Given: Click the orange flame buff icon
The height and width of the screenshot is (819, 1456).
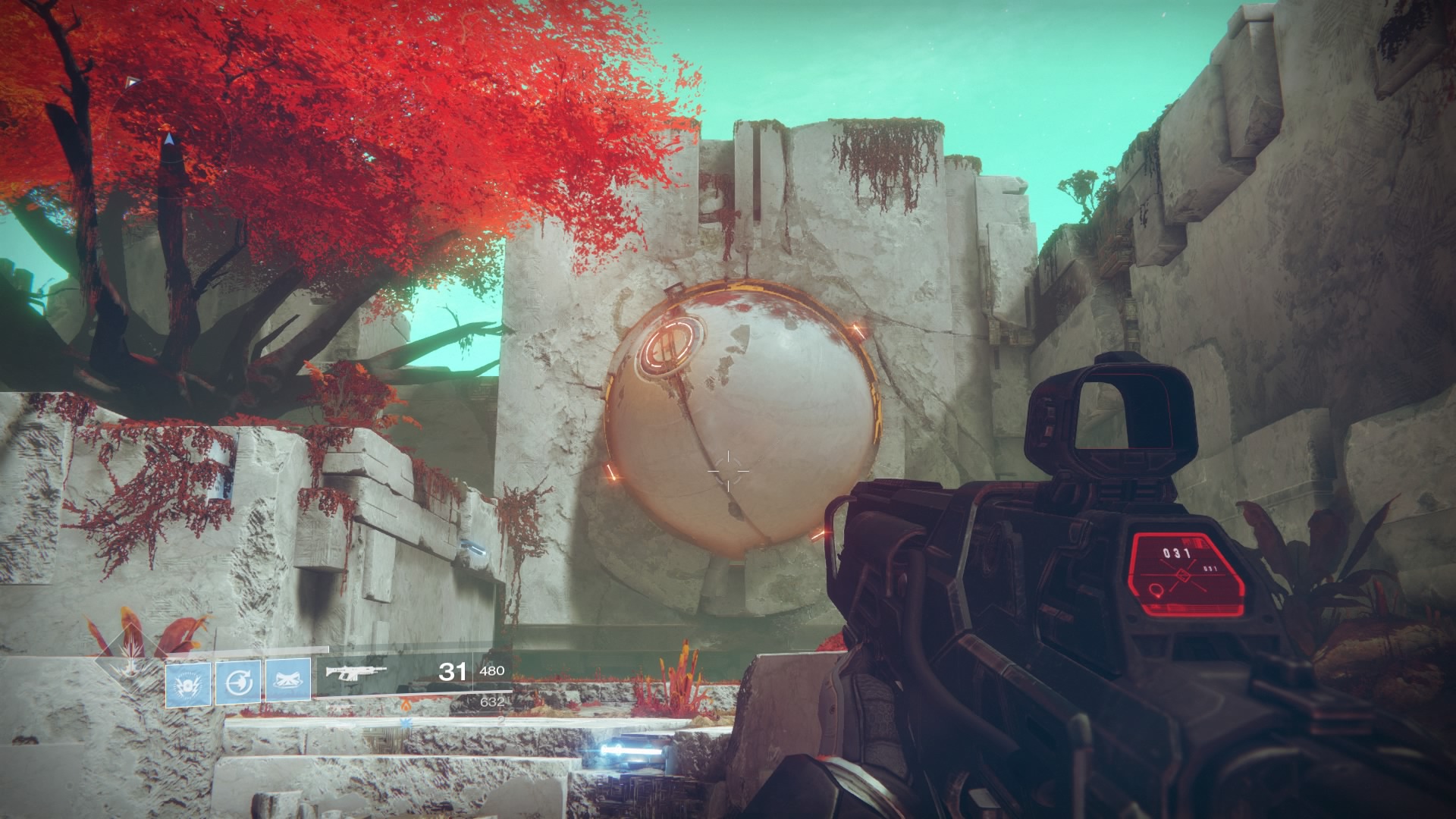Looking at the screenshot, I should 406,707.
